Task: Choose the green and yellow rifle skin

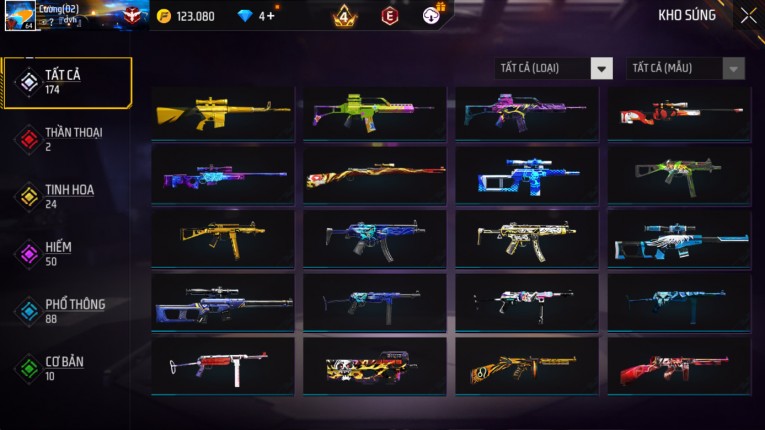Action: point(375,113)
